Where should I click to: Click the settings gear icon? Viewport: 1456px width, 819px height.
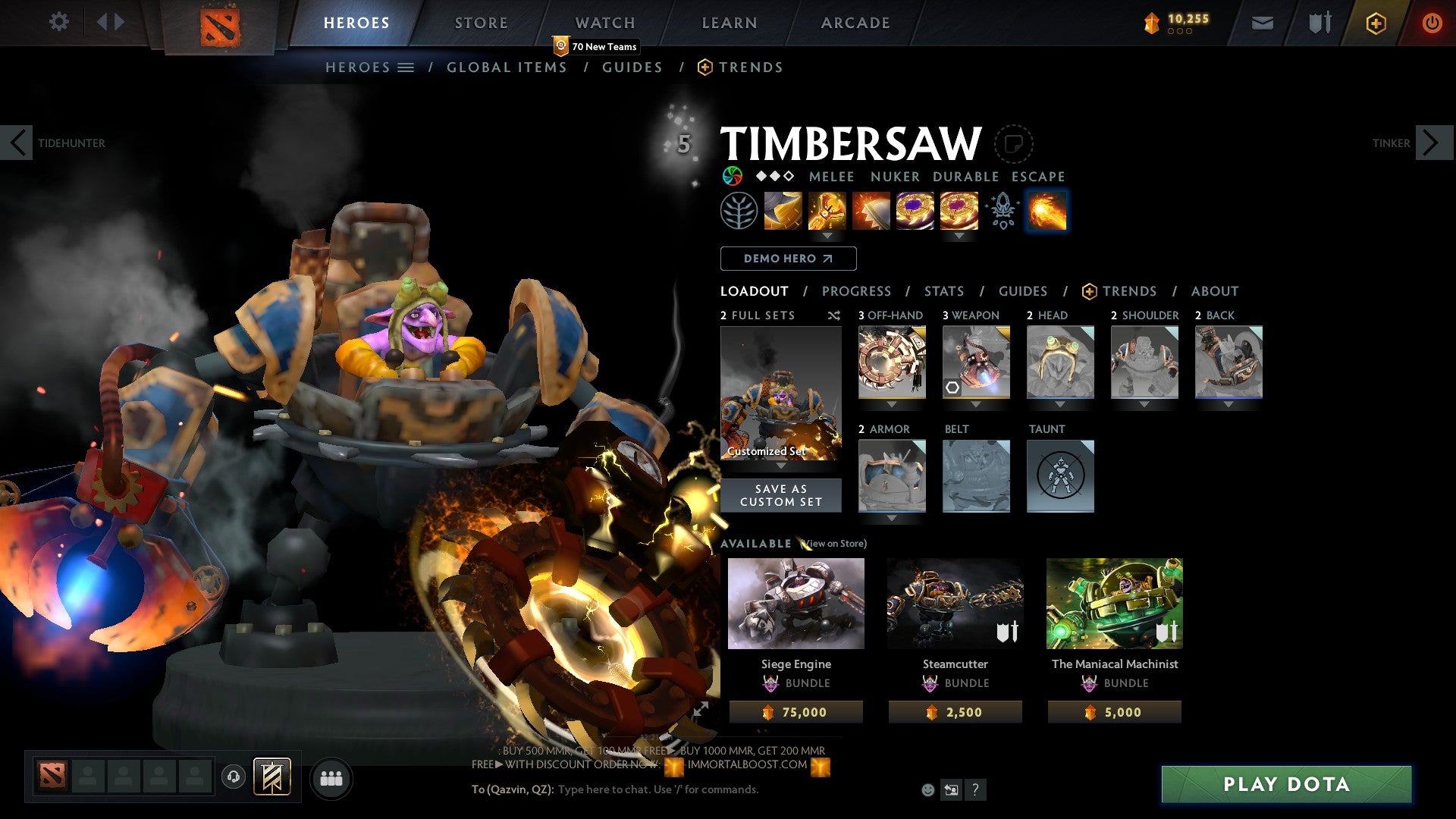[x=59, y=22]
